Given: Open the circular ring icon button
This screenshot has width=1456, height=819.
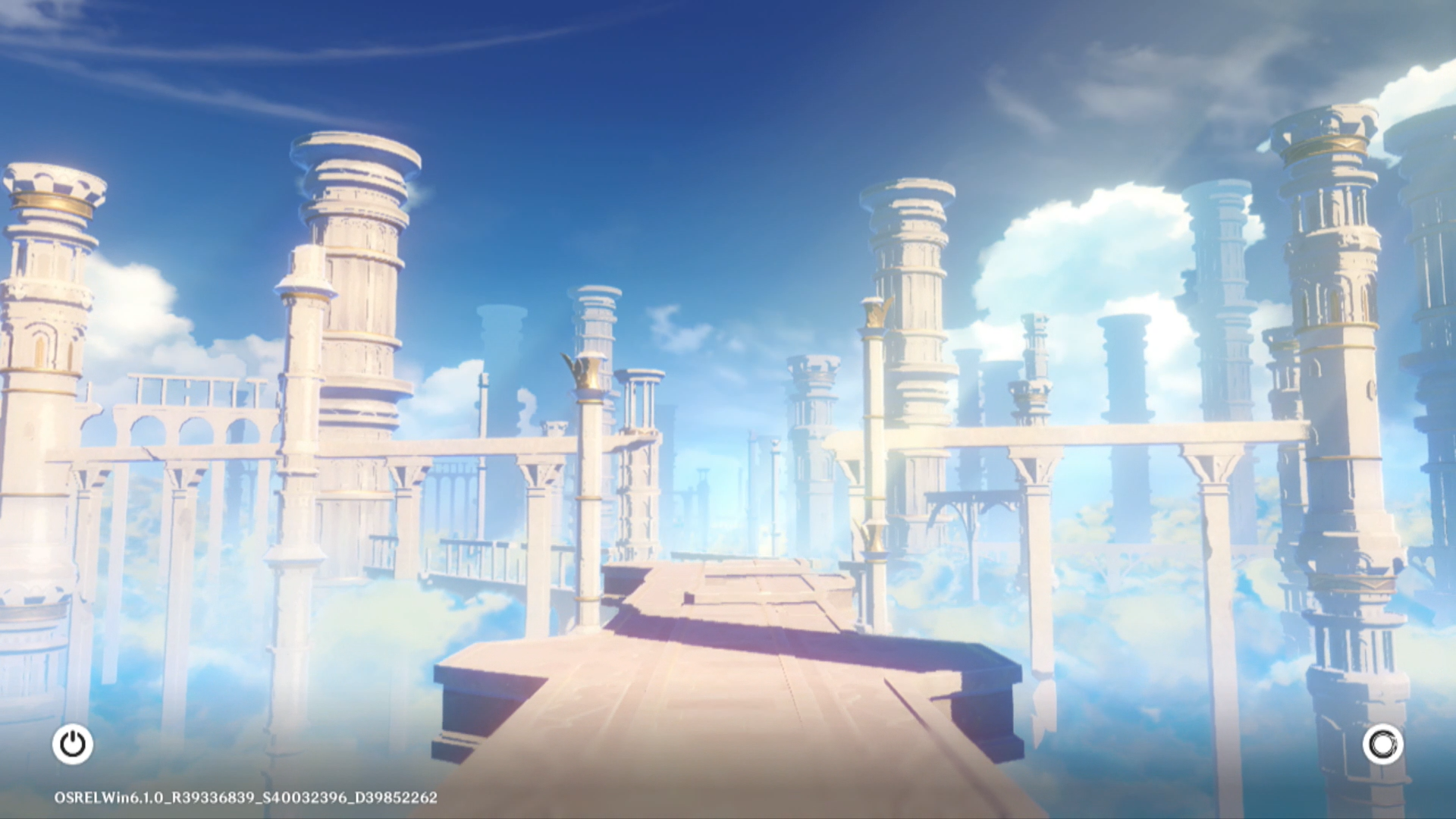Looking at the screenshot, I should [1382, 744].
